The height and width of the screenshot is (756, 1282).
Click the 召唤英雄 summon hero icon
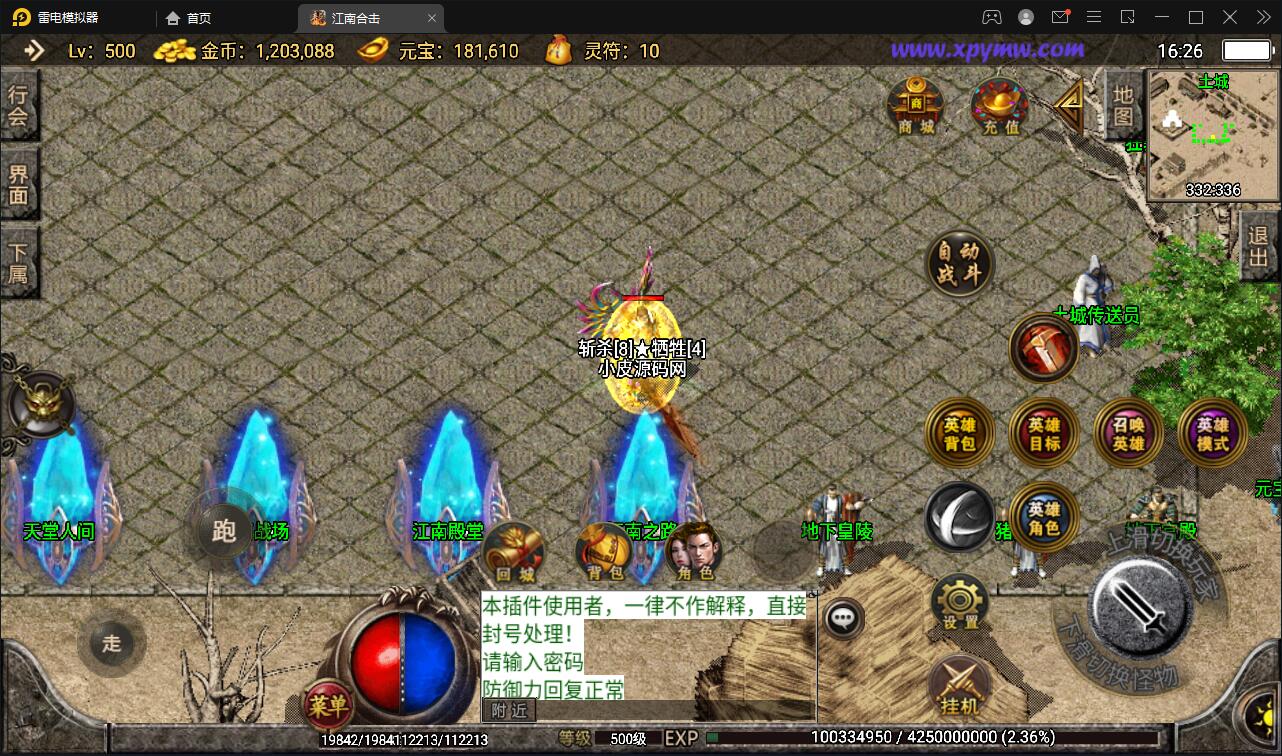(x=1127, y=432)
